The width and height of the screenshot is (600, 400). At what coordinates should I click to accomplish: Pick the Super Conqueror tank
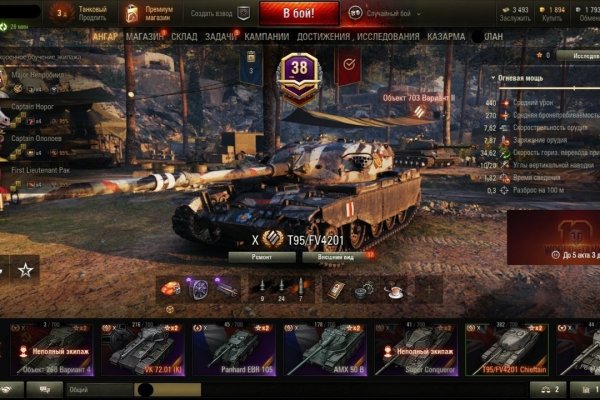415,348
